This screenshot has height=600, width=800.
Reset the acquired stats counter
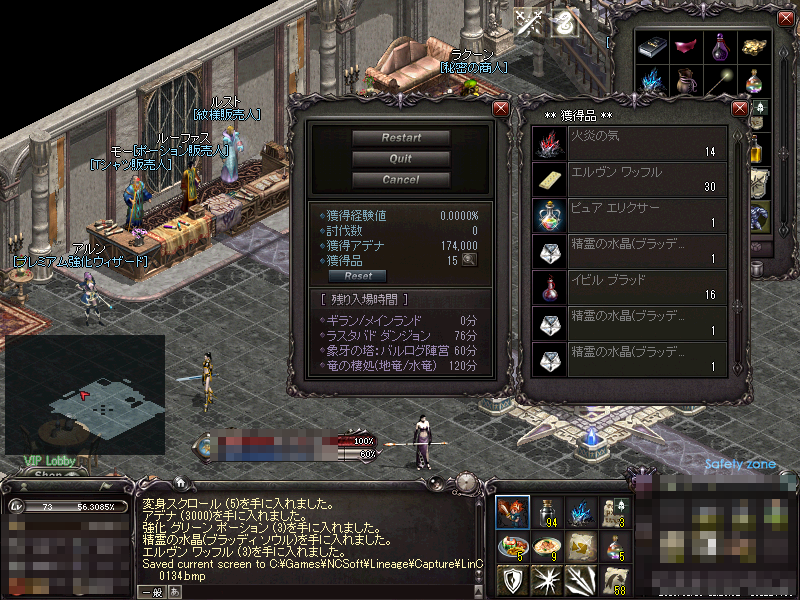(x=358, y=276)
